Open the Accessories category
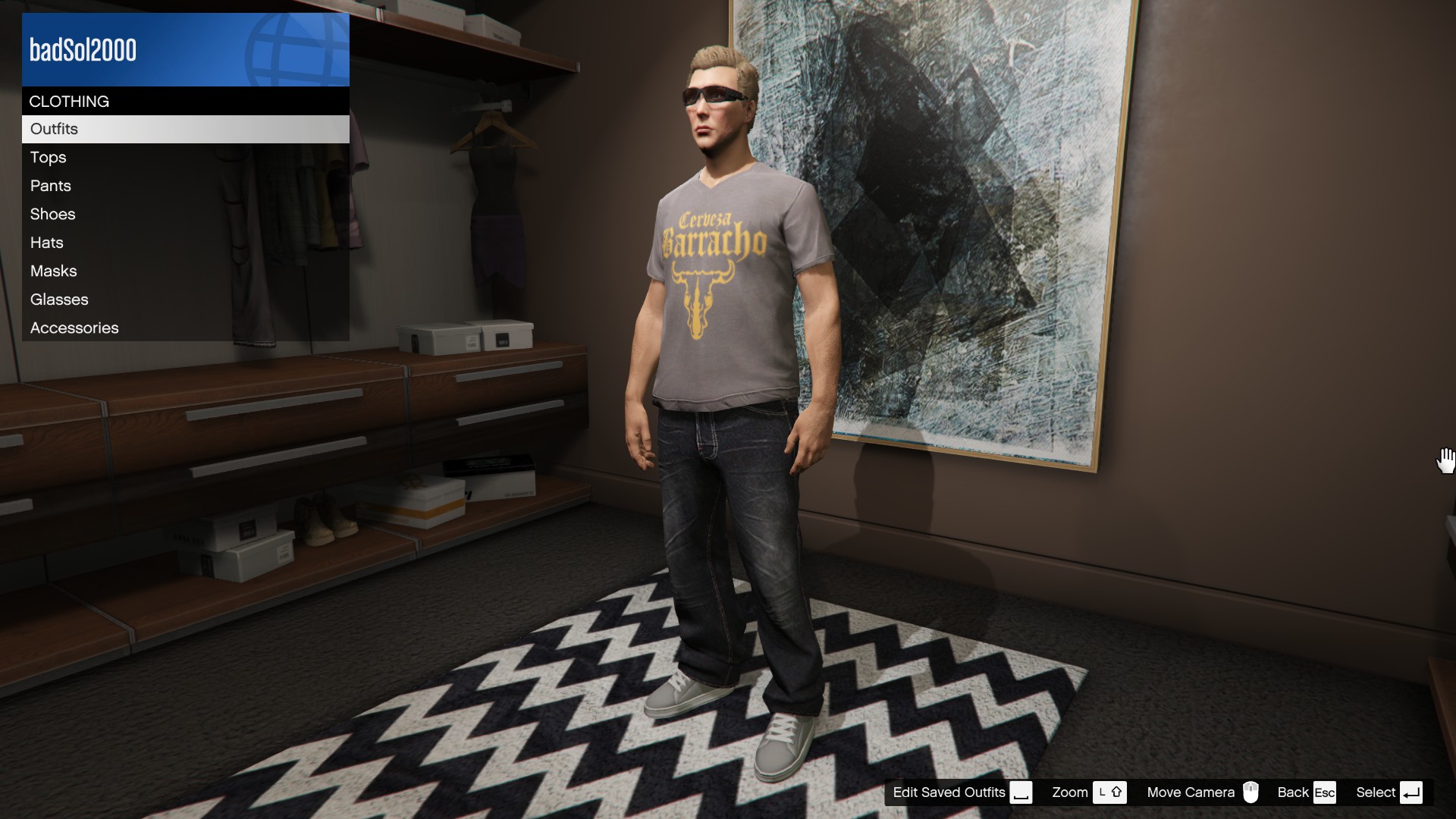The width and height of the screenshot is (1456, 819). pyautogui.click(x=185, y=328)
